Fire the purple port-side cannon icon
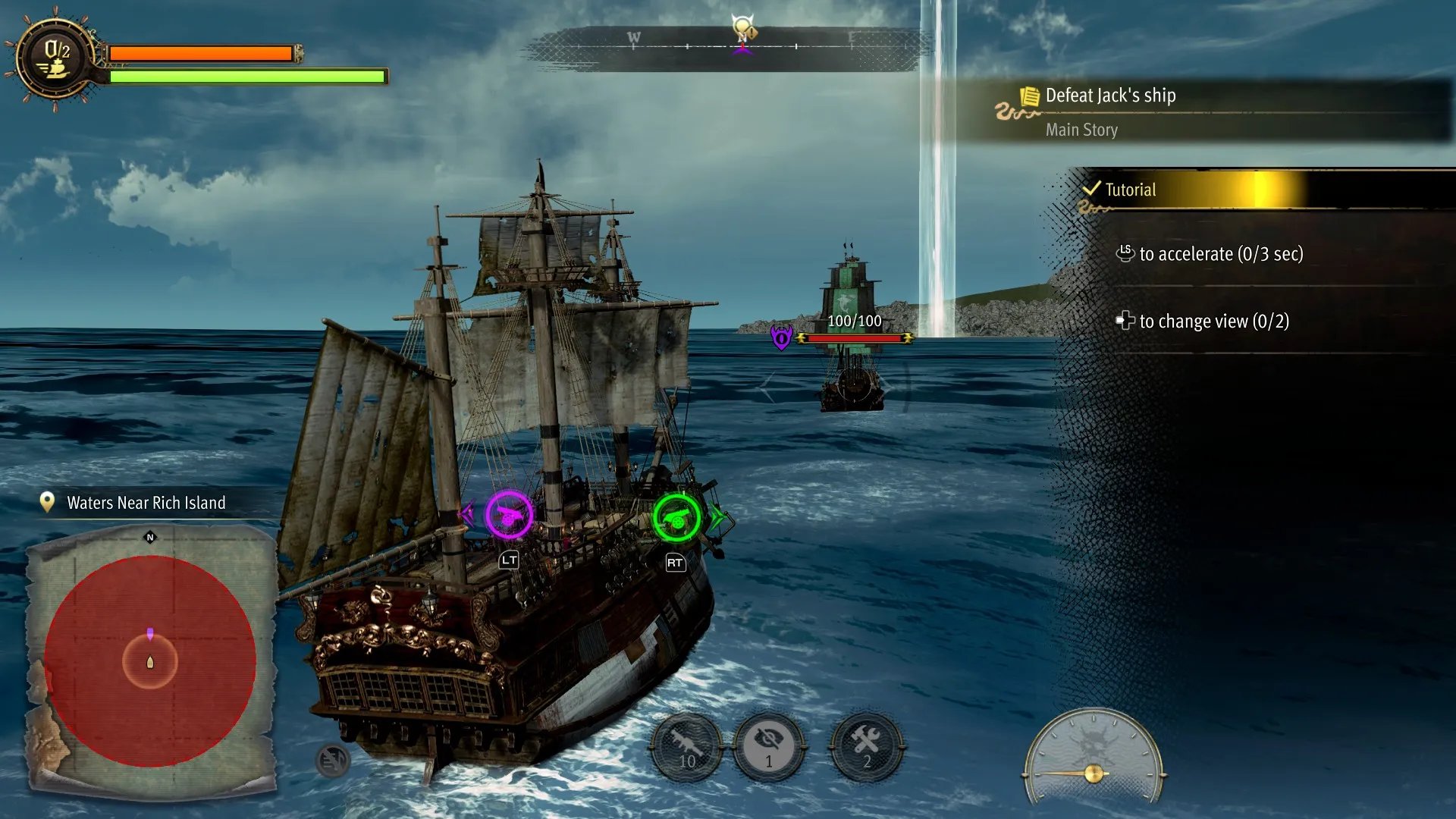This screenshot has width=1456, height=819. [x=509, y=516]
